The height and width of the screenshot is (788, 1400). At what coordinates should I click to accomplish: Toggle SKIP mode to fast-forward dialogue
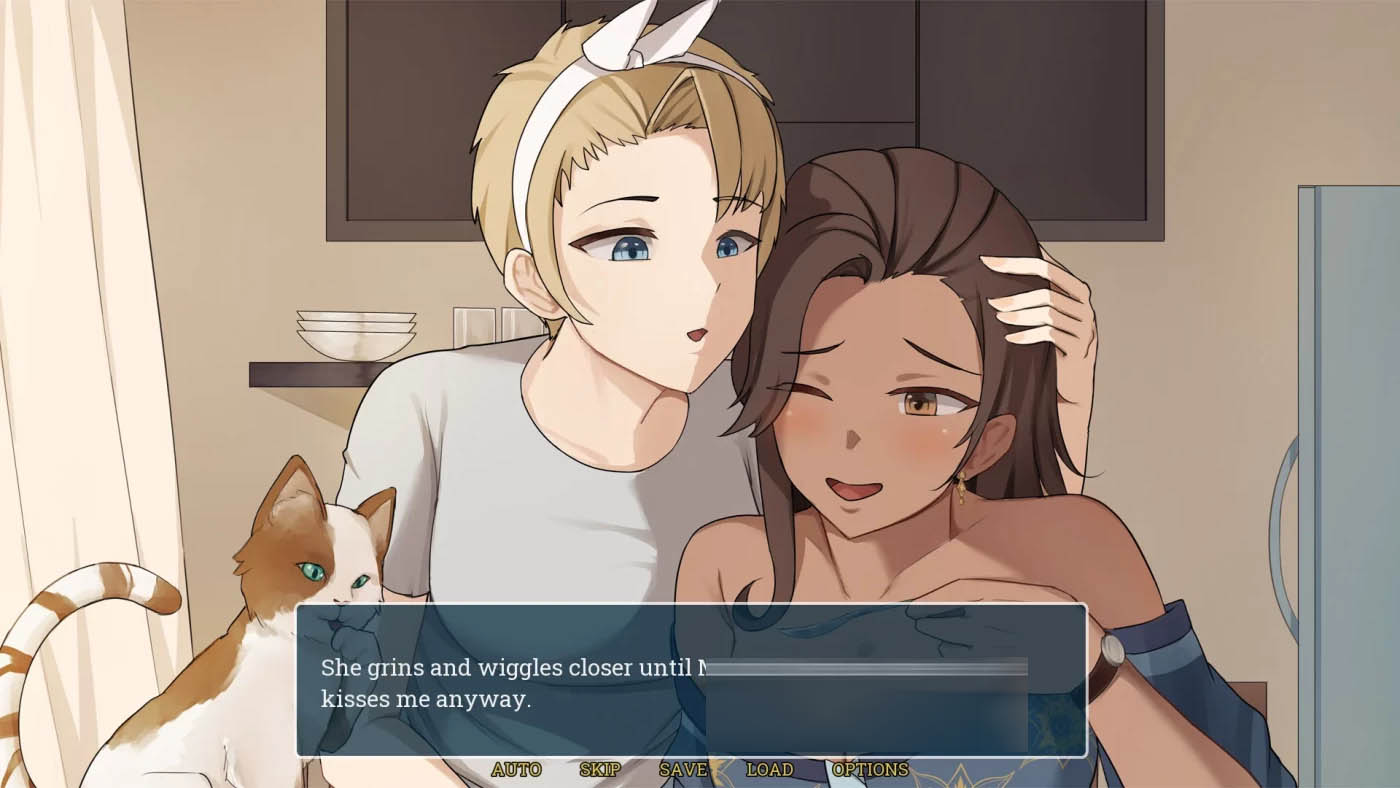coord(597,770)
